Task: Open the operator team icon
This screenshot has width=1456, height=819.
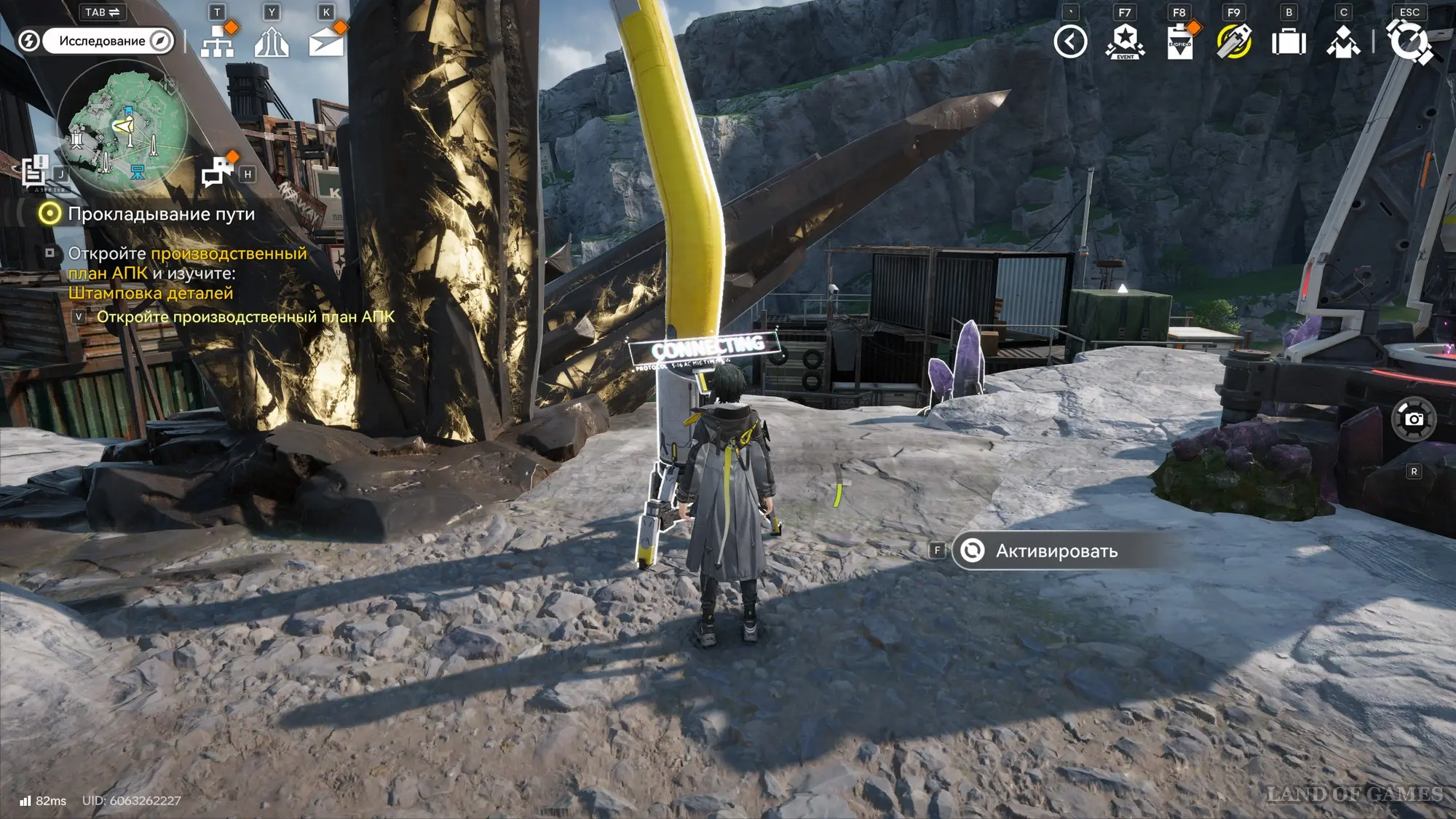Action: [x=1343, y=42]
